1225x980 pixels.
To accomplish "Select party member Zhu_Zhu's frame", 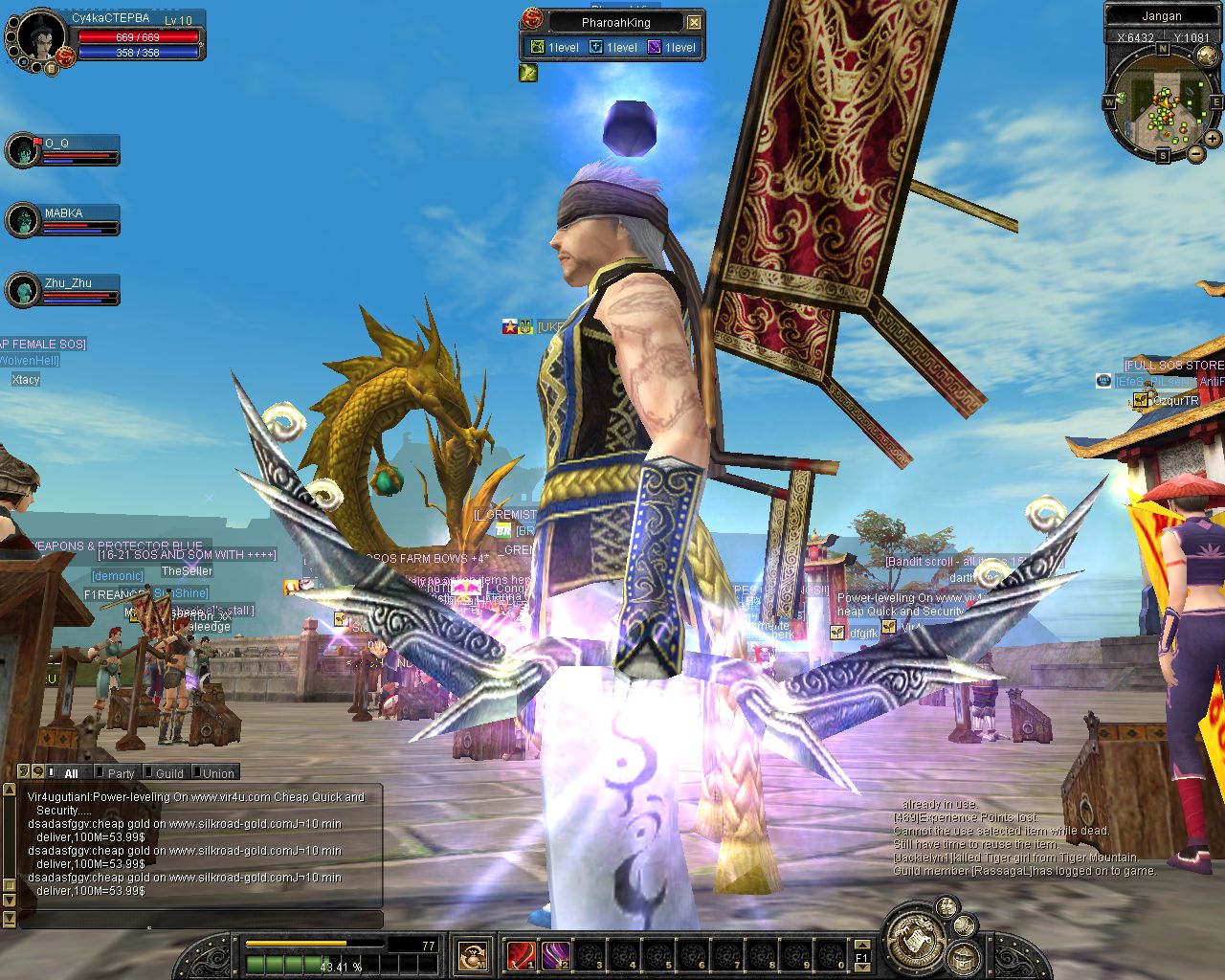I will tap(63, 289).
